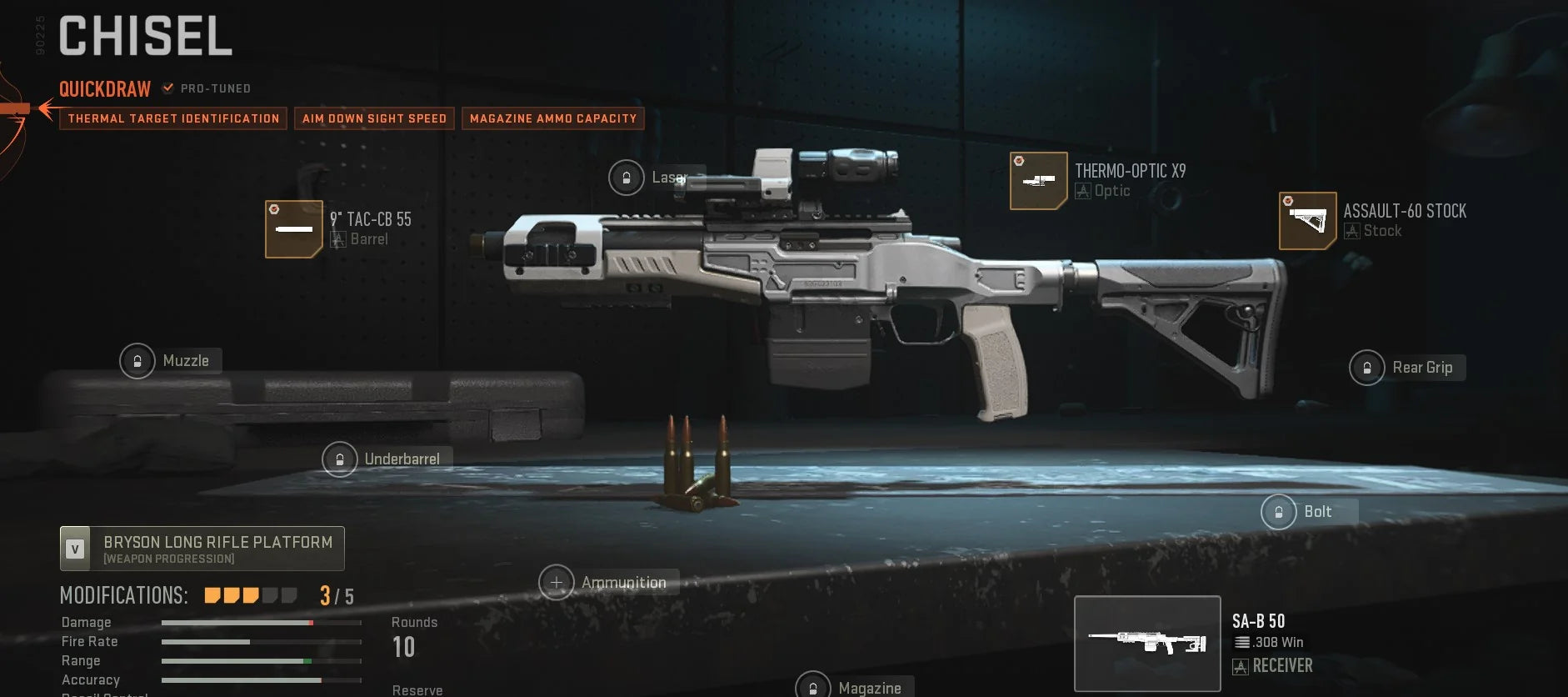The width and height of the screenshot is (1568, 697).
Task: Click the Aim Down Sight Speed tag
Action: (374, 118)
